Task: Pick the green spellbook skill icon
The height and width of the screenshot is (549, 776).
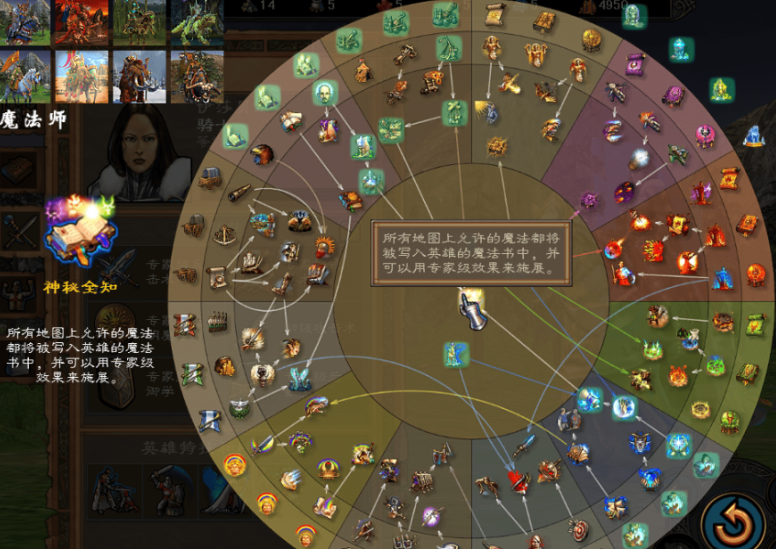Action: coord(746,373)
